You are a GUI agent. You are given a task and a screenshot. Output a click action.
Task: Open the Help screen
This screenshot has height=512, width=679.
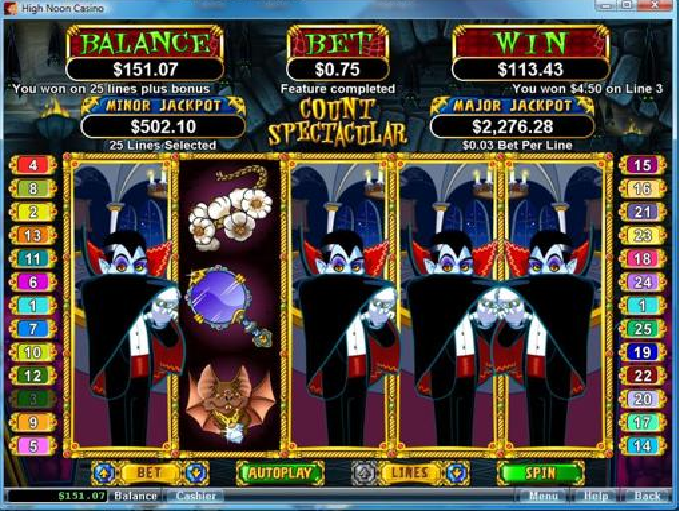coord(595,495)
